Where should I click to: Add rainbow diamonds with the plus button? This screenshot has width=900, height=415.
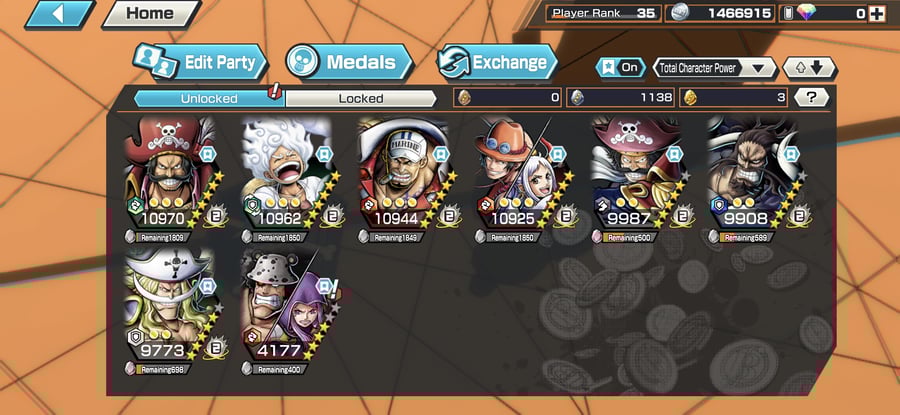pos(877,13)
